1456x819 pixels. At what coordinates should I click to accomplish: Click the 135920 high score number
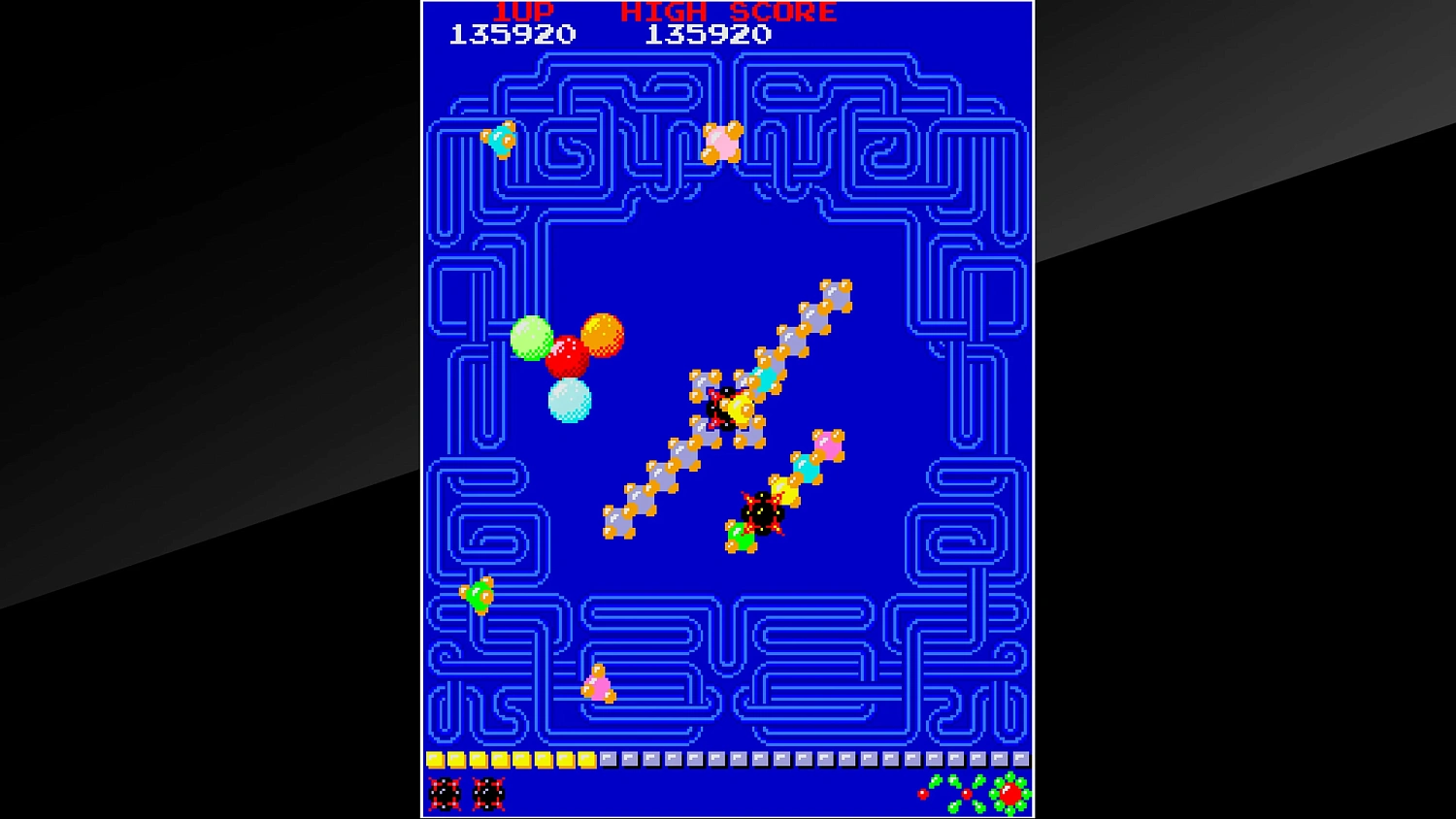click(707, 34)
